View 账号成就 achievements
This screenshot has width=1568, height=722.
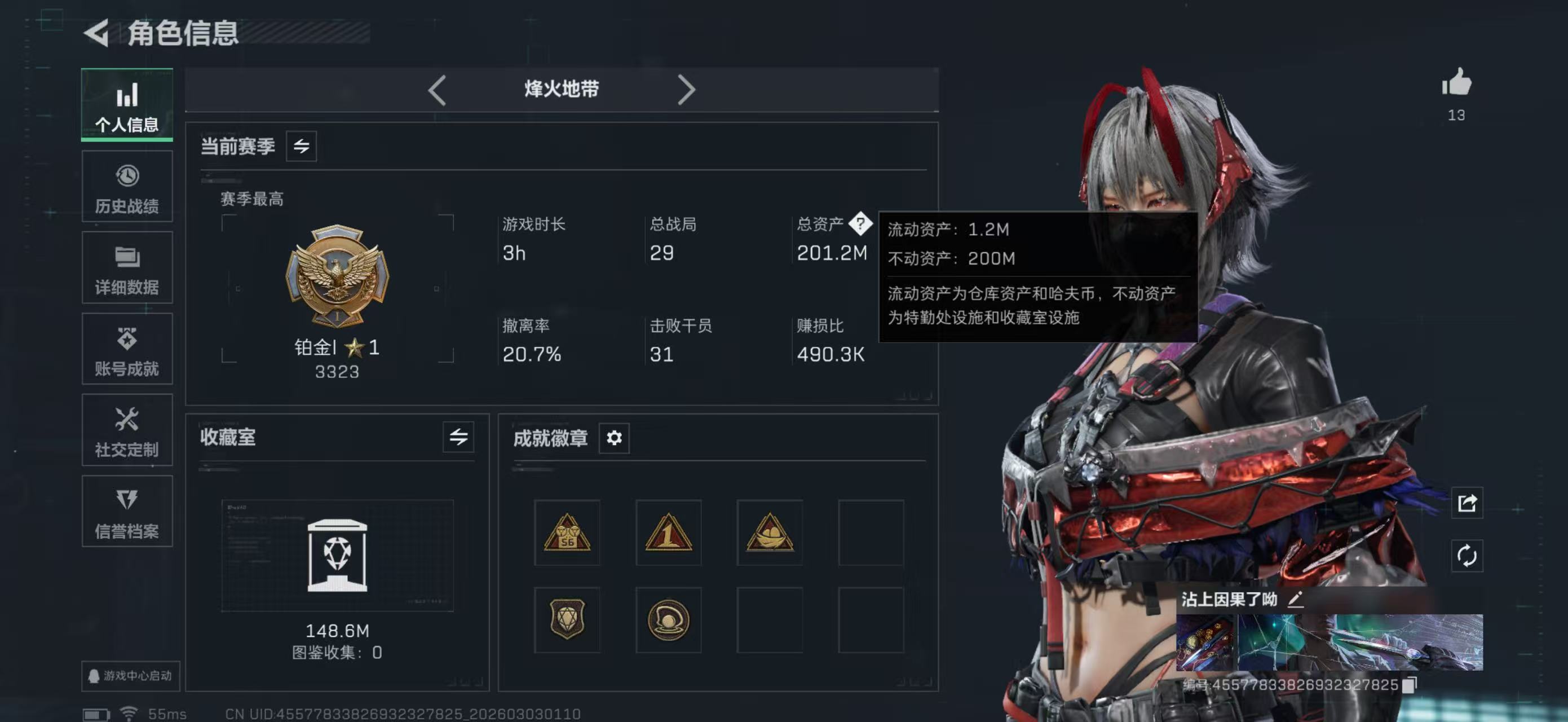point(127,349)
